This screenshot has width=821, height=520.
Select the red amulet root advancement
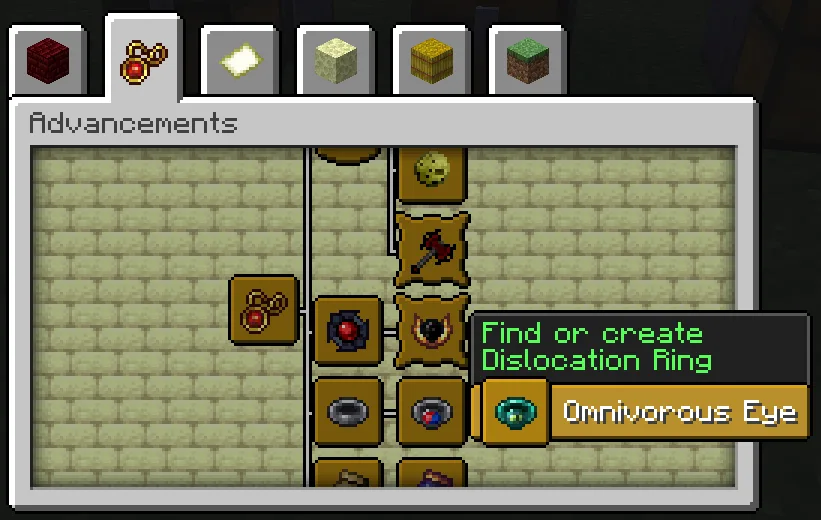tap(264, 310)
